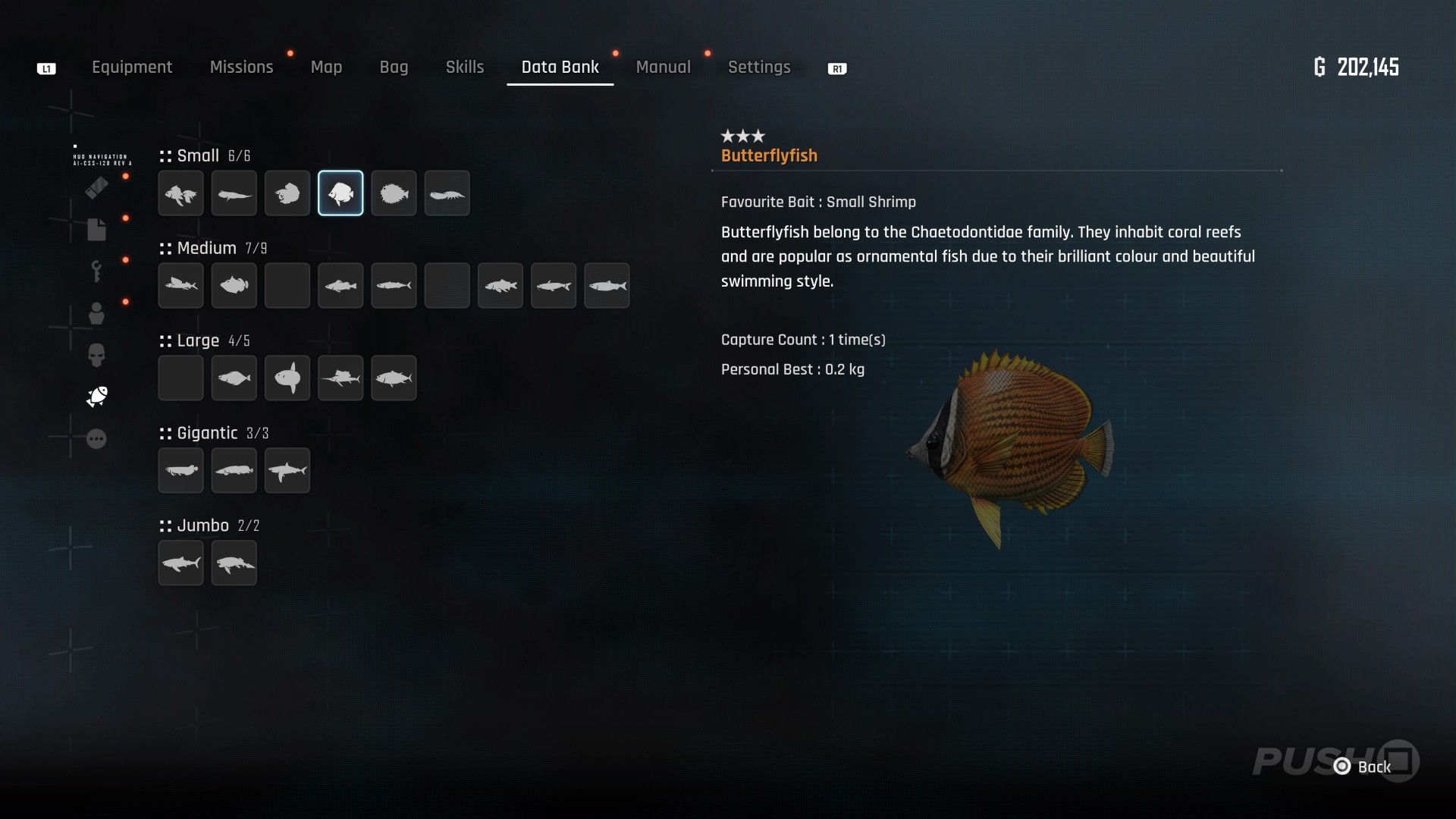The image size is (1456, 819).
Task: Switch to the Equipment tab
Action: click(x=132, y=67)
